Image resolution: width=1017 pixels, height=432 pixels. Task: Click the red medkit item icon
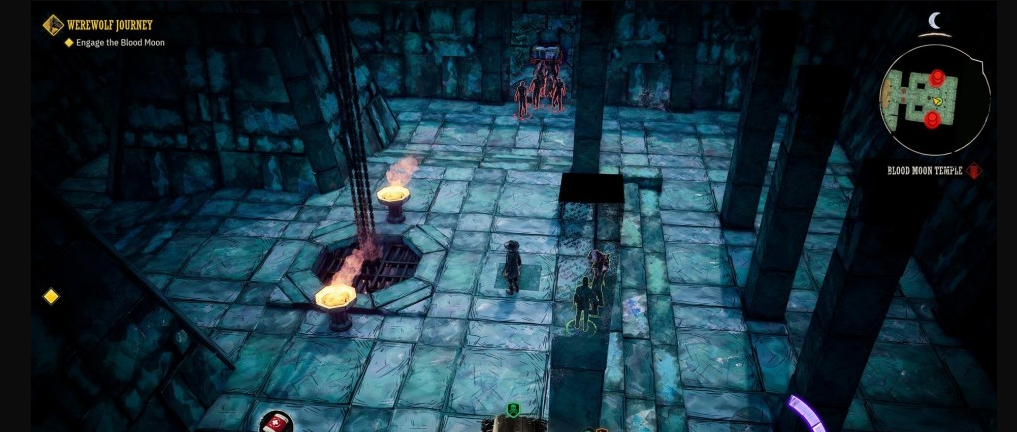click(274, 423)
